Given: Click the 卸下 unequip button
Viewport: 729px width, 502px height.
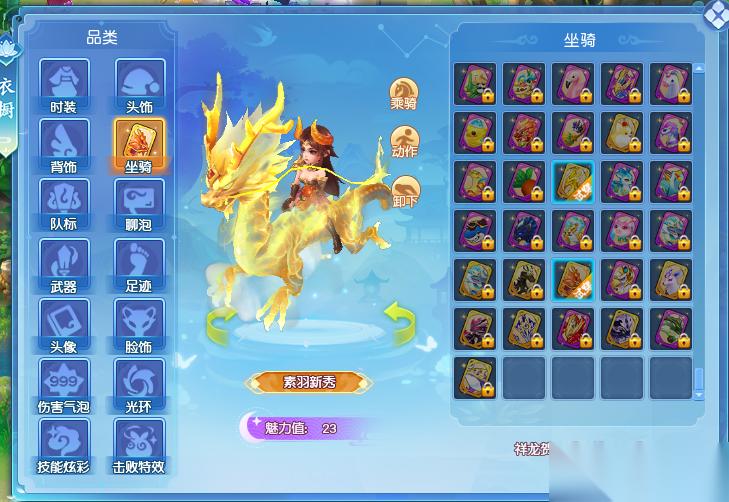Looking at the screenshot, I should pyautogui.click(x=404, y=190).
